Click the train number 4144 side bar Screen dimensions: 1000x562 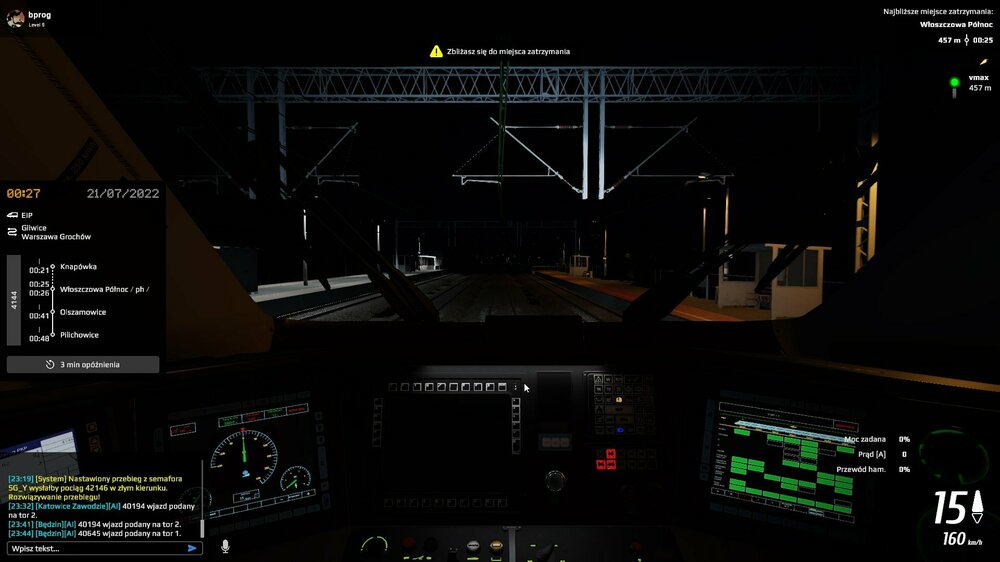[14, 300]
